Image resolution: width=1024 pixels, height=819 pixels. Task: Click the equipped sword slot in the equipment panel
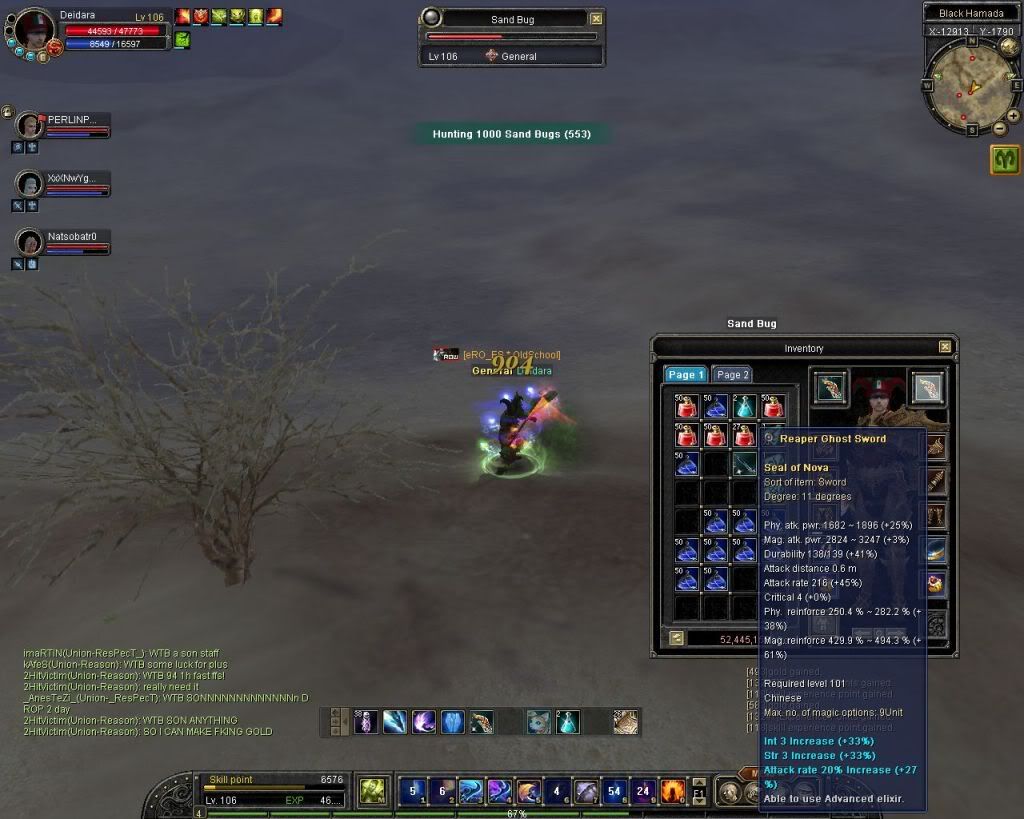pos(928,388)
